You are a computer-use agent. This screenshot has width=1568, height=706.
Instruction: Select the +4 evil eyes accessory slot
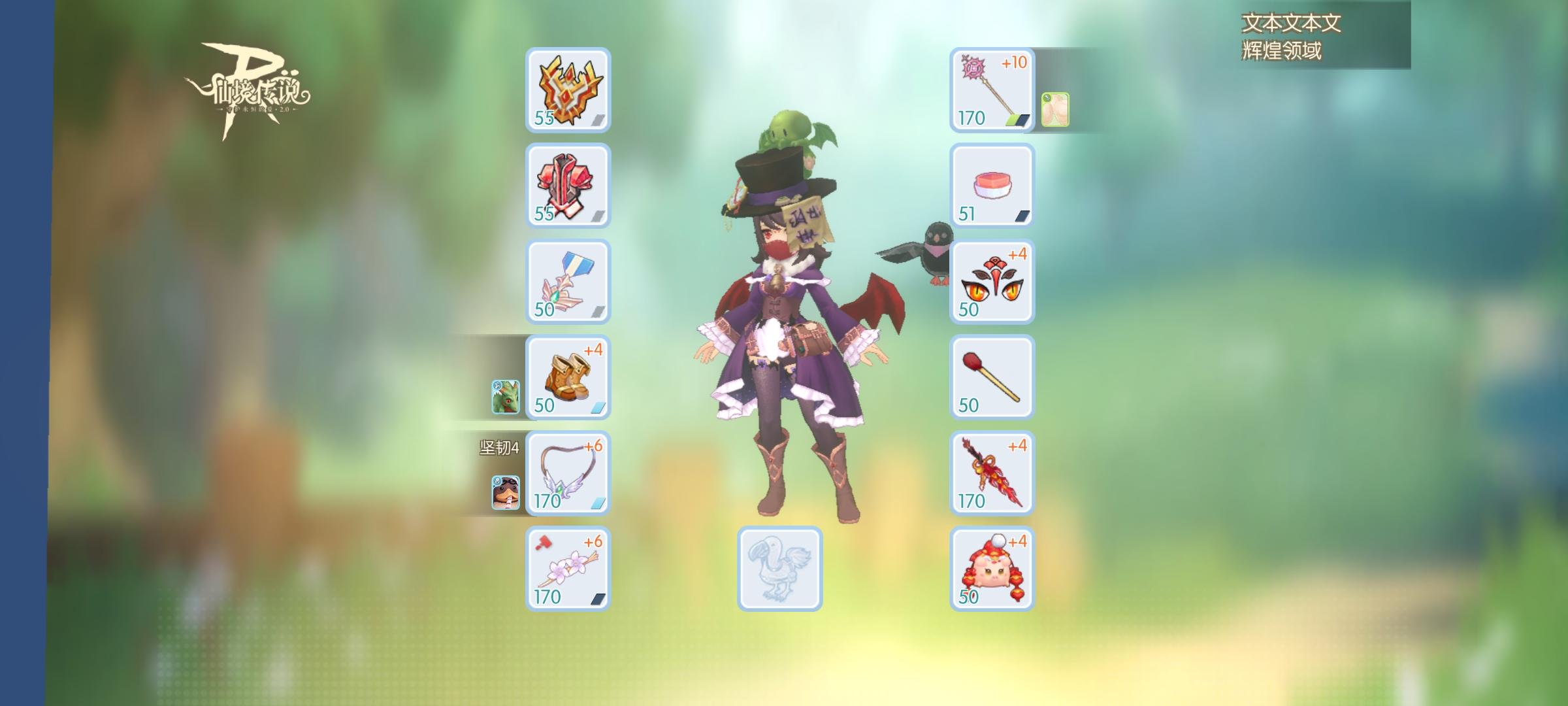coord(990,282)
